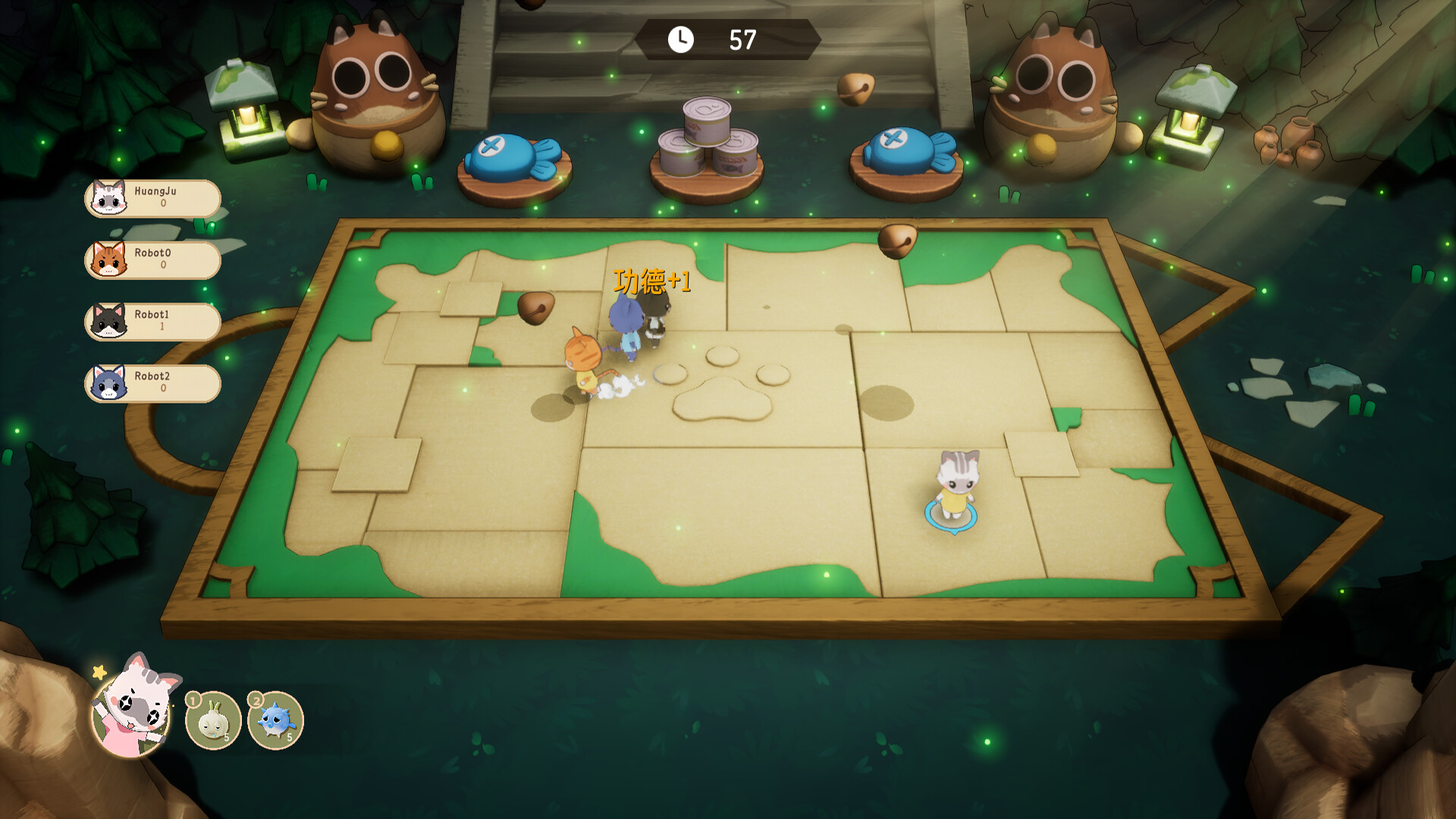Click HuangJu's cat avatar icon
Image resolution: width=1456 pixels, height=819 pixels.
pyautogui.click(x=108, y=199)
